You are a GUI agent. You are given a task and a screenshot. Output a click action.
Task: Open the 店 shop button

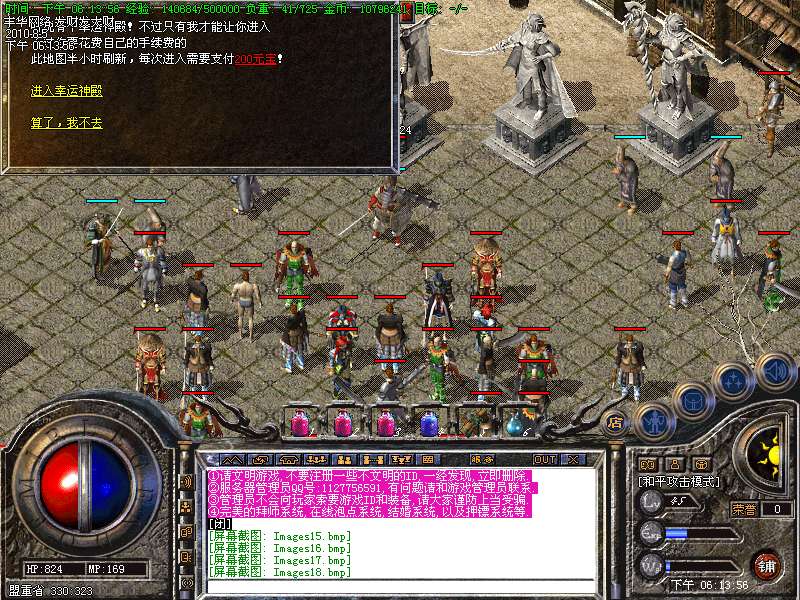pyautogui.click(x=616, y=423)
